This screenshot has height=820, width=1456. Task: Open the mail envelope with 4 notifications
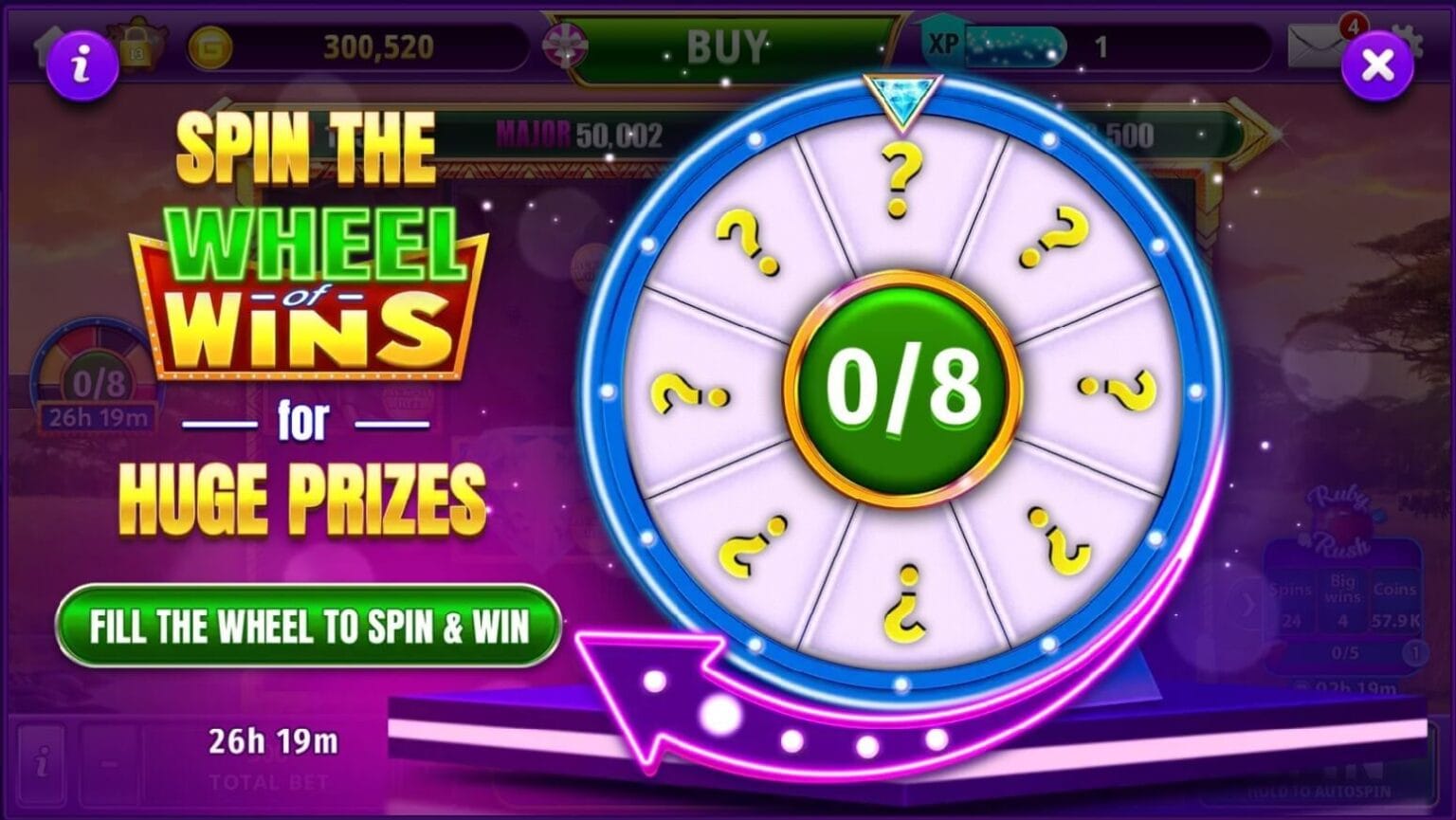pyautogui.click(x=1312, y=43)
